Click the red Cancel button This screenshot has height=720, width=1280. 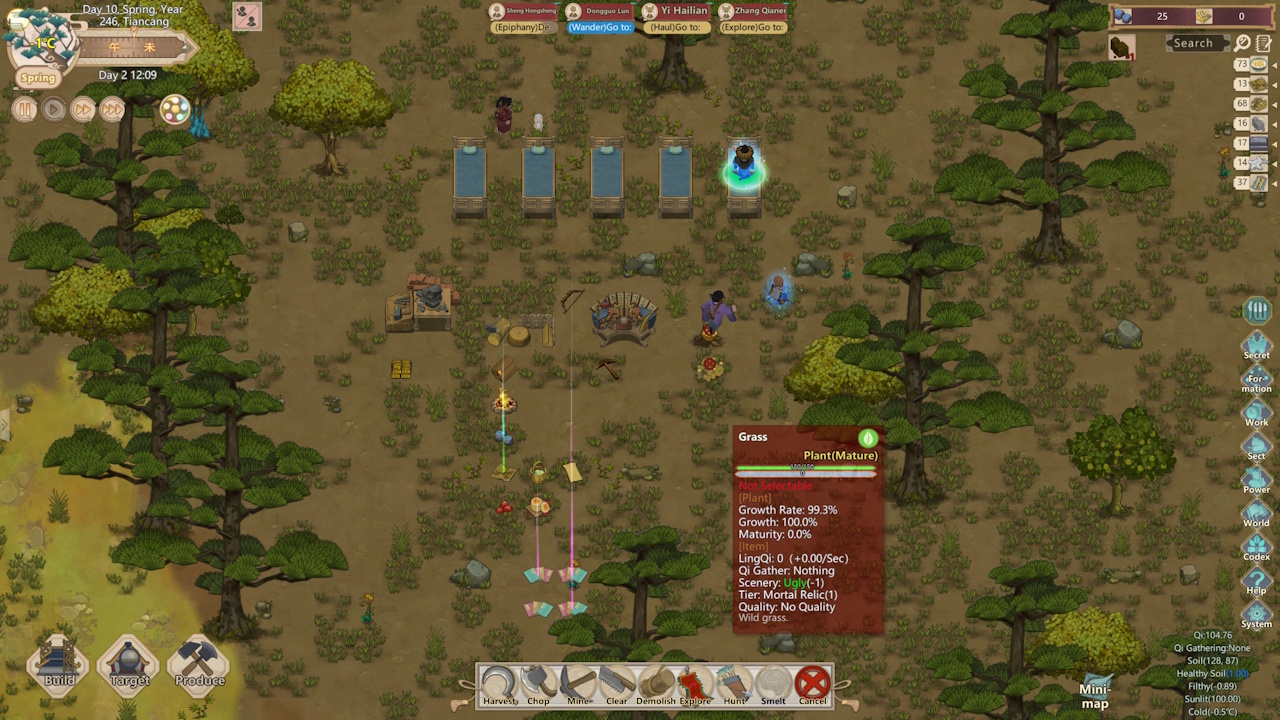(x=813, y=685)
